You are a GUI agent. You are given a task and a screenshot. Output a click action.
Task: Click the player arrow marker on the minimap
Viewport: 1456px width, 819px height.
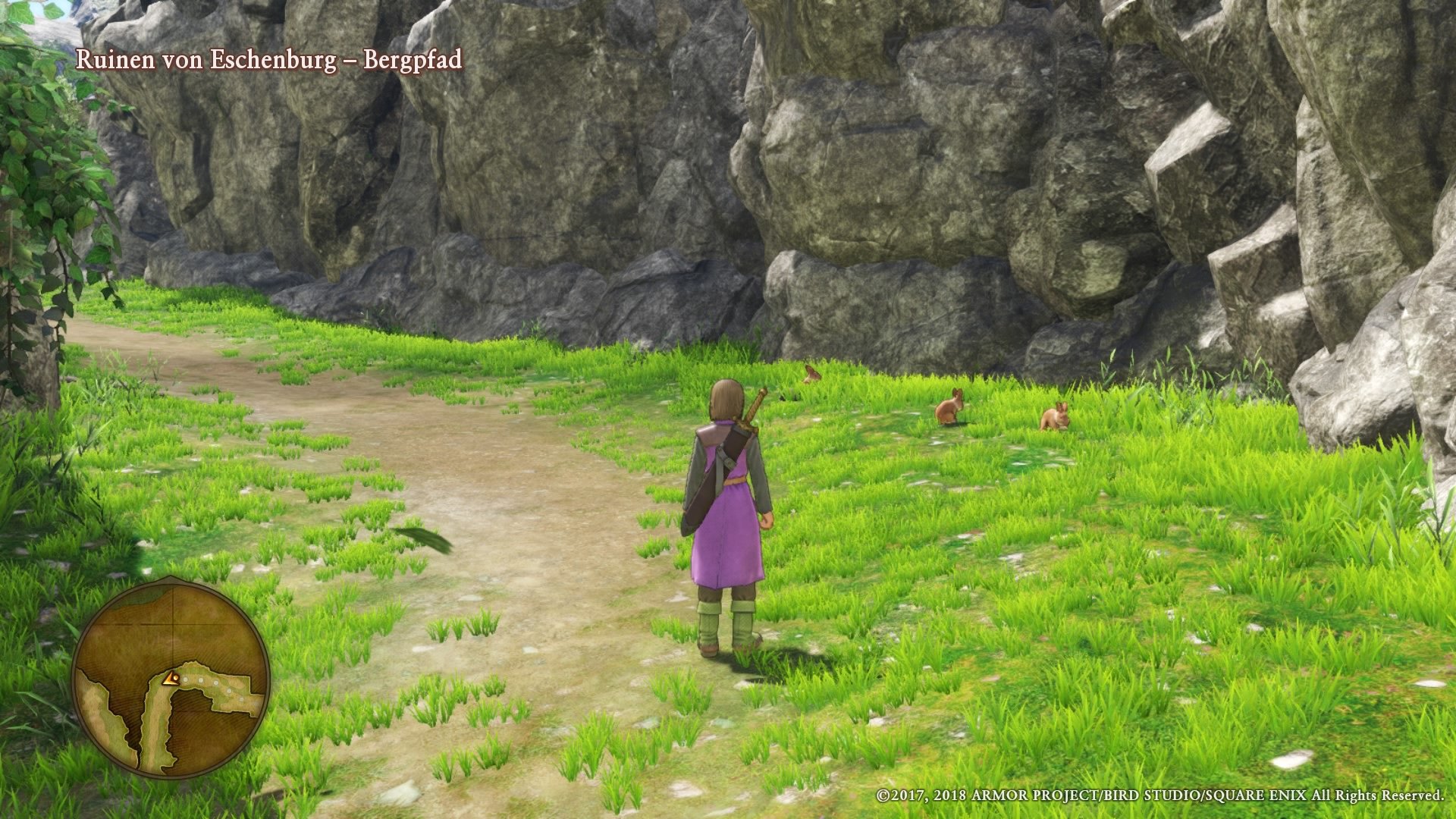click(x=171, y=679)
